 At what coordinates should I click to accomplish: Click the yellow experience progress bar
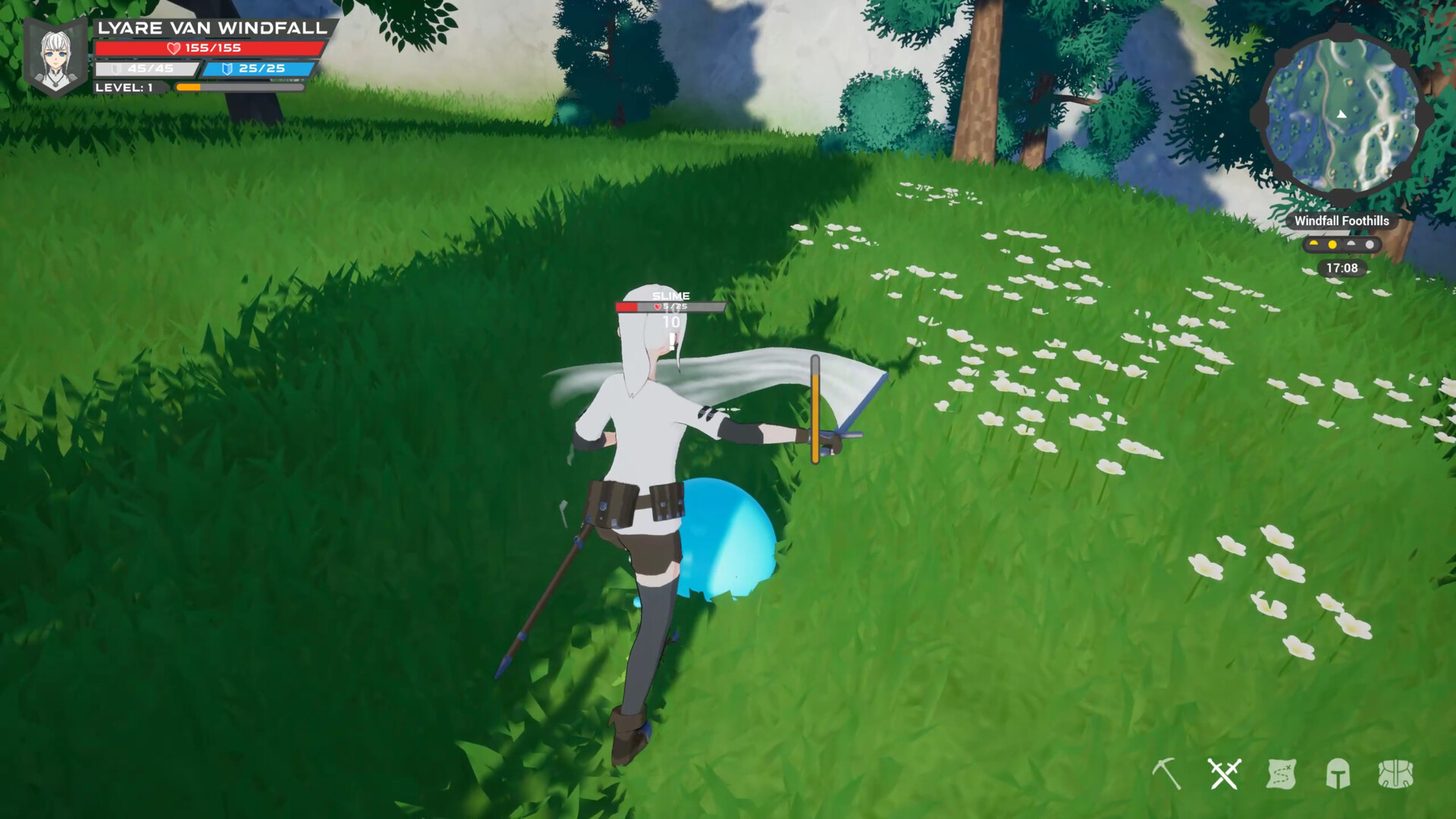point(190,88)
